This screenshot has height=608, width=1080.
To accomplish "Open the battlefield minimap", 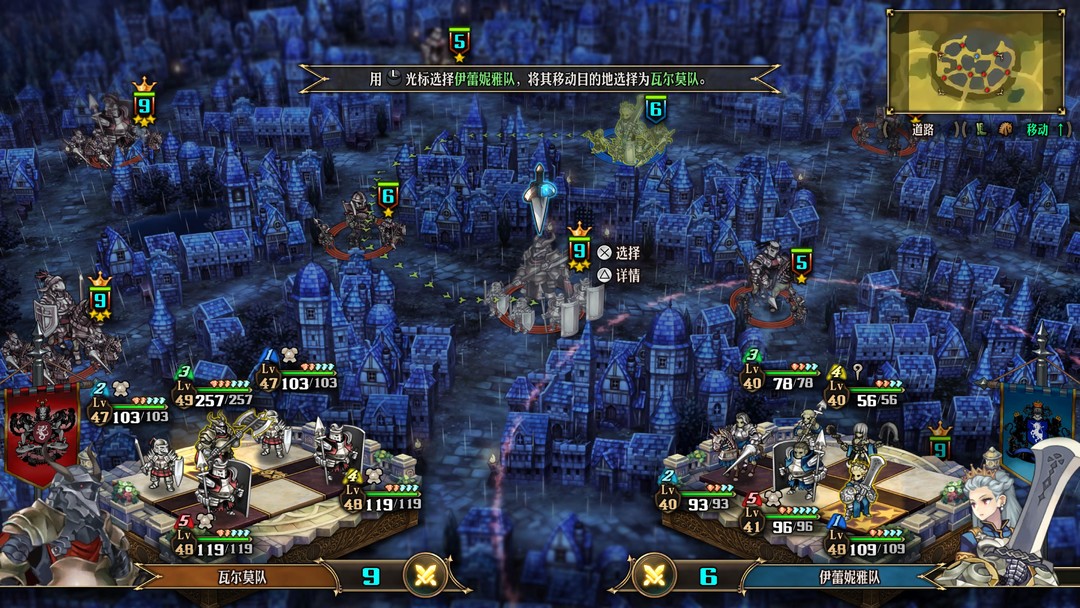I will tap(975, 62).
